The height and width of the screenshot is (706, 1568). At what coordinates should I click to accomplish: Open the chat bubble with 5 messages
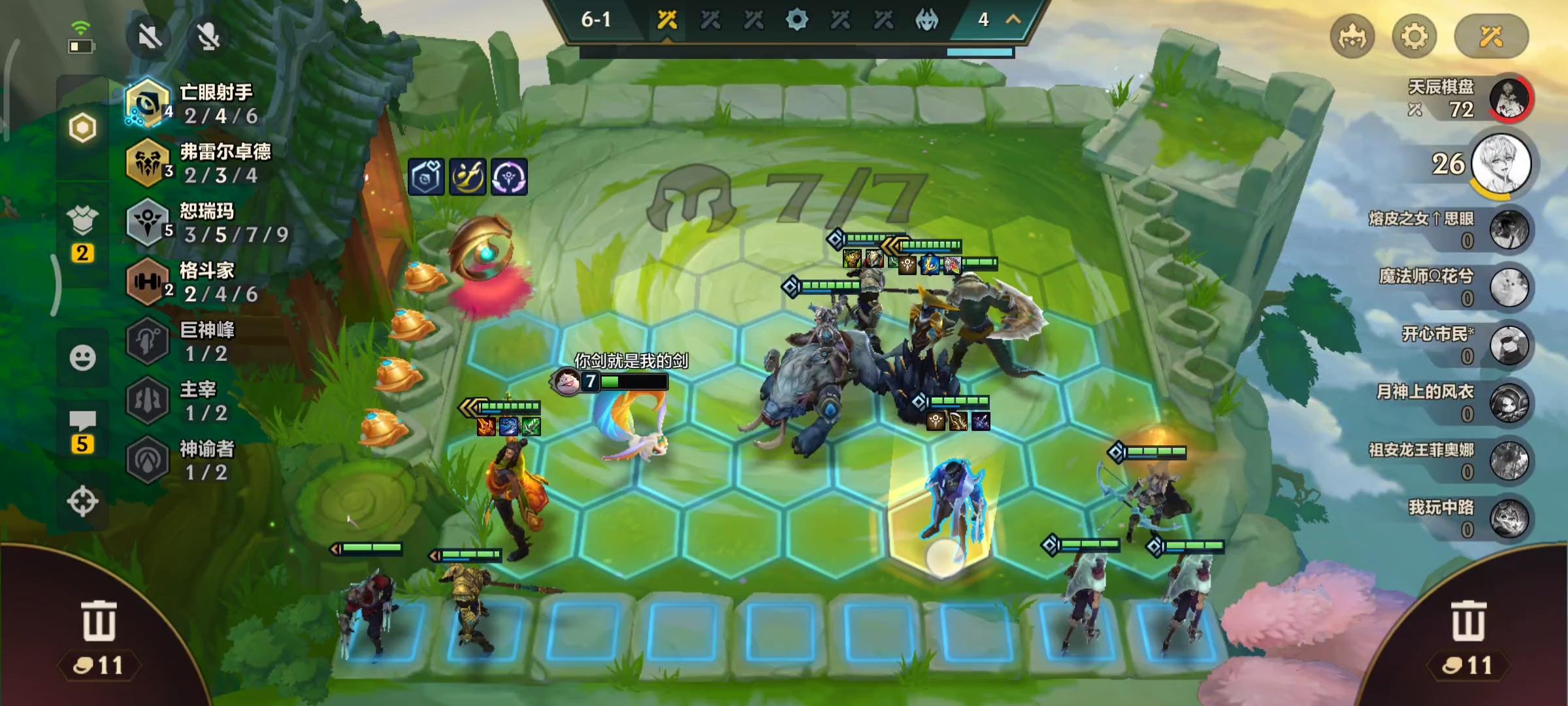point(82,431)
